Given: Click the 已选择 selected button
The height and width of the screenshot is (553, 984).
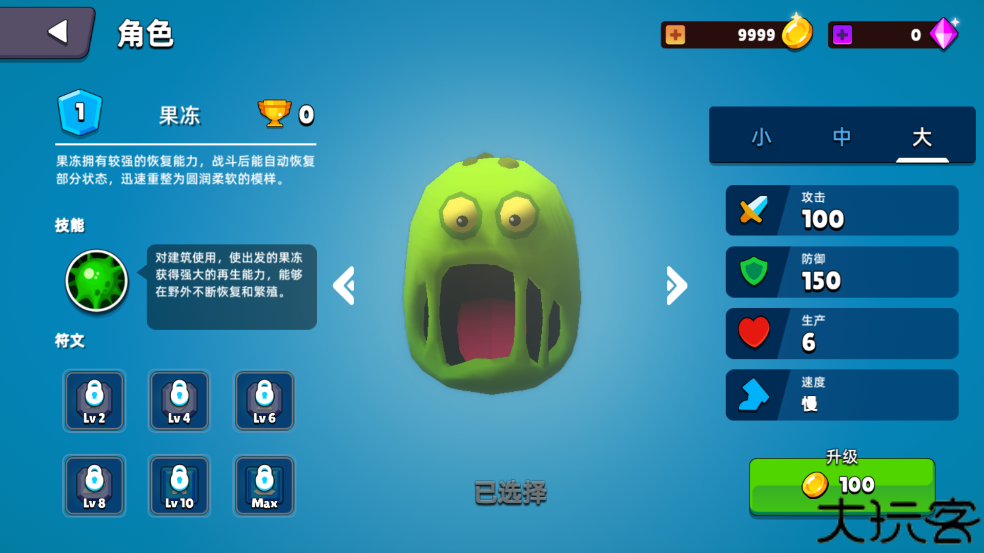Looking at the screenshot, I should point(510,492).
